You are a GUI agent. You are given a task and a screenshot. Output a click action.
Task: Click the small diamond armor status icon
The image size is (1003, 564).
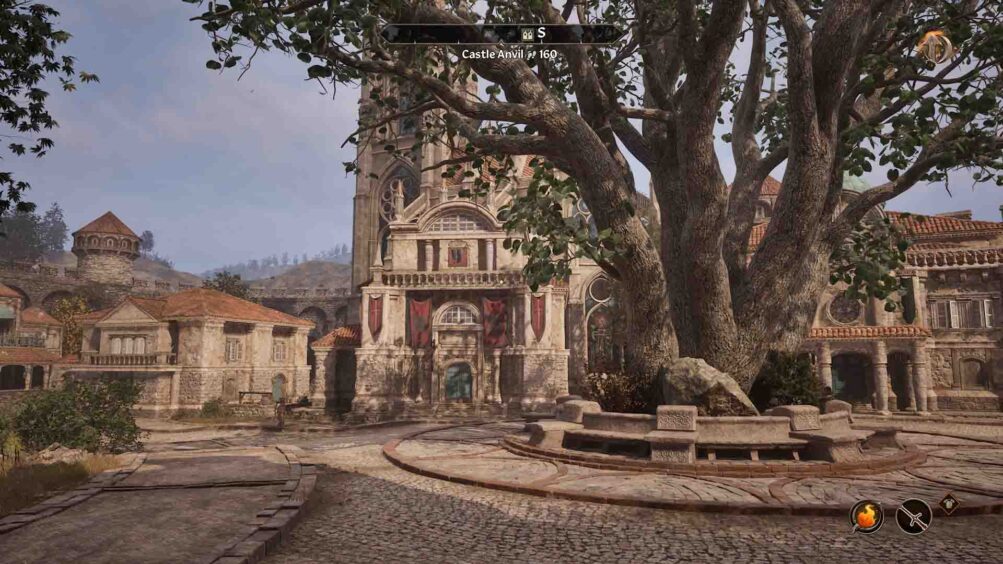point(948,504)
